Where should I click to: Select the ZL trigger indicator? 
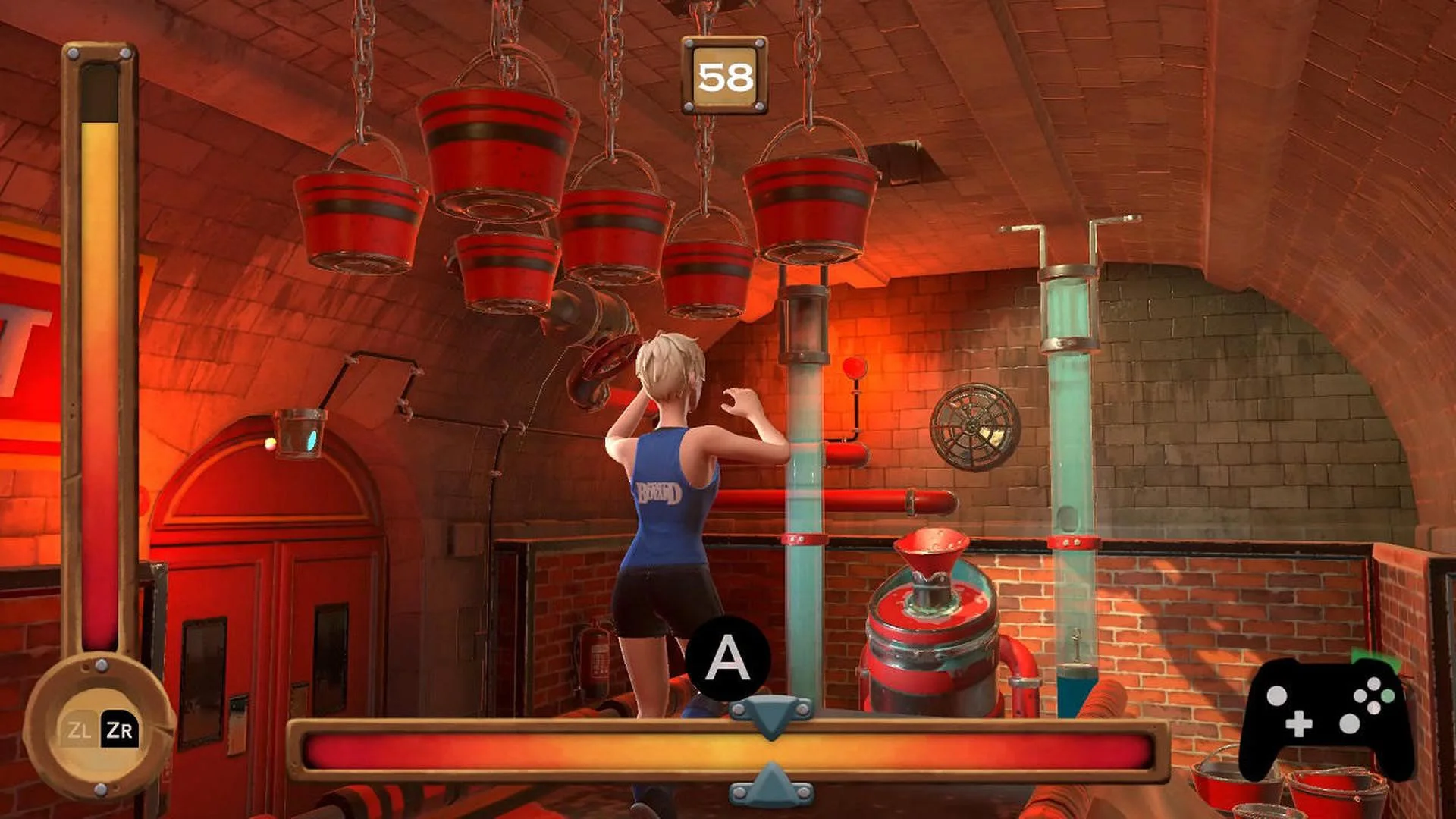(79, 730)
